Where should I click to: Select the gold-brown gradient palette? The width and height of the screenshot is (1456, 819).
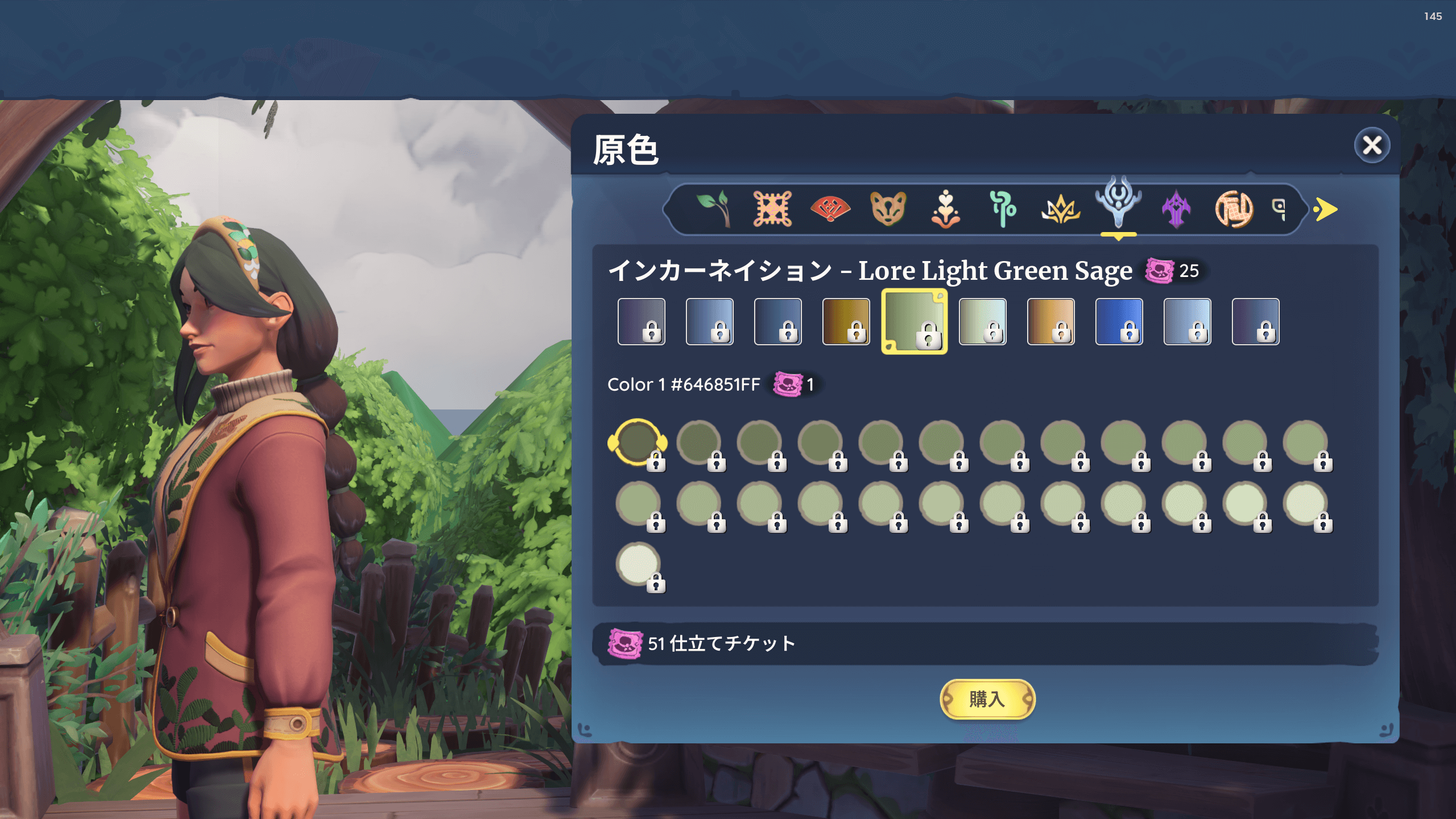[x=846, y=321]
